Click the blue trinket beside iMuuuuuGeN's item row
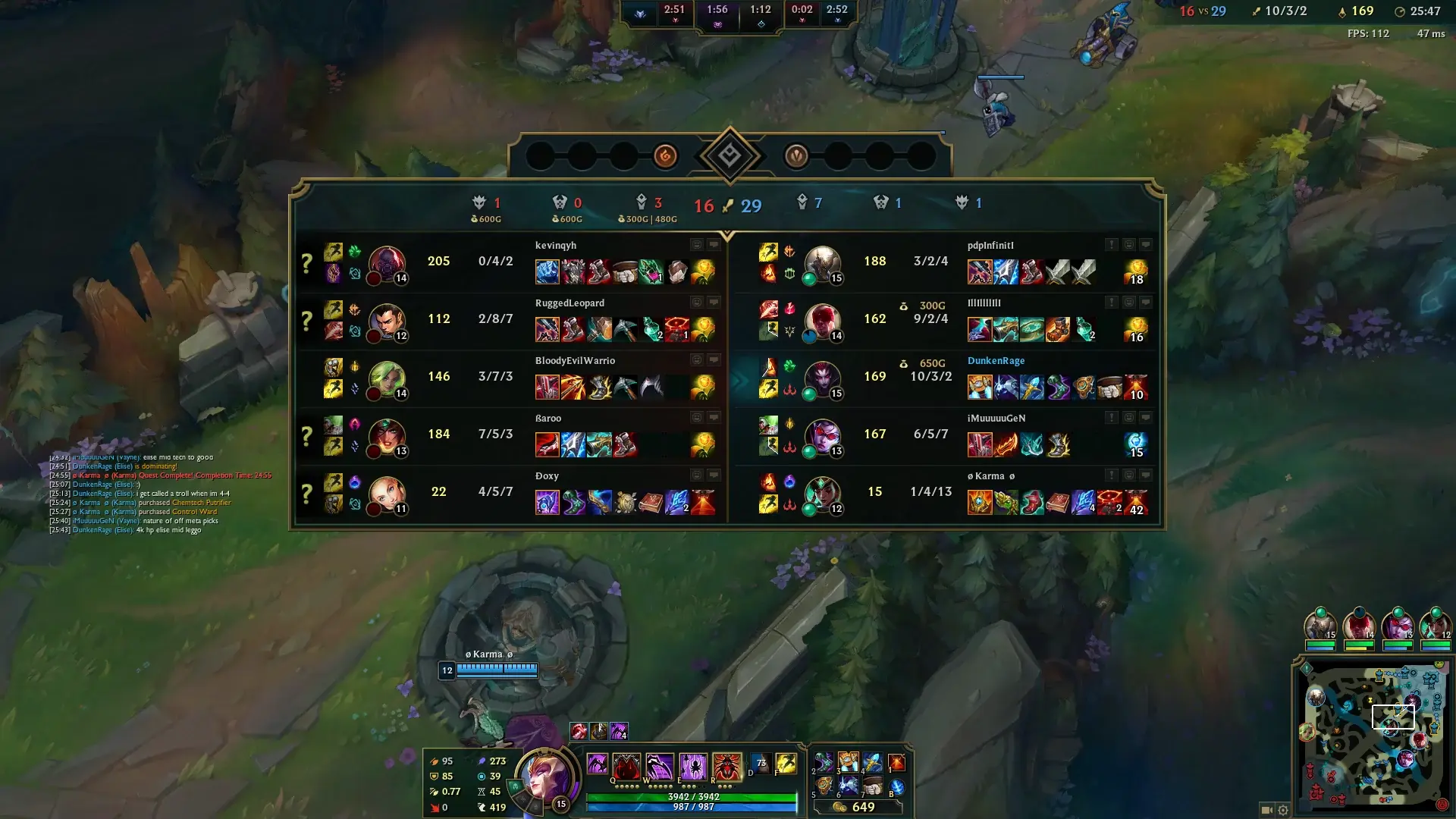The width and height of the screenshot is (1456, 819). point(1136,444)
